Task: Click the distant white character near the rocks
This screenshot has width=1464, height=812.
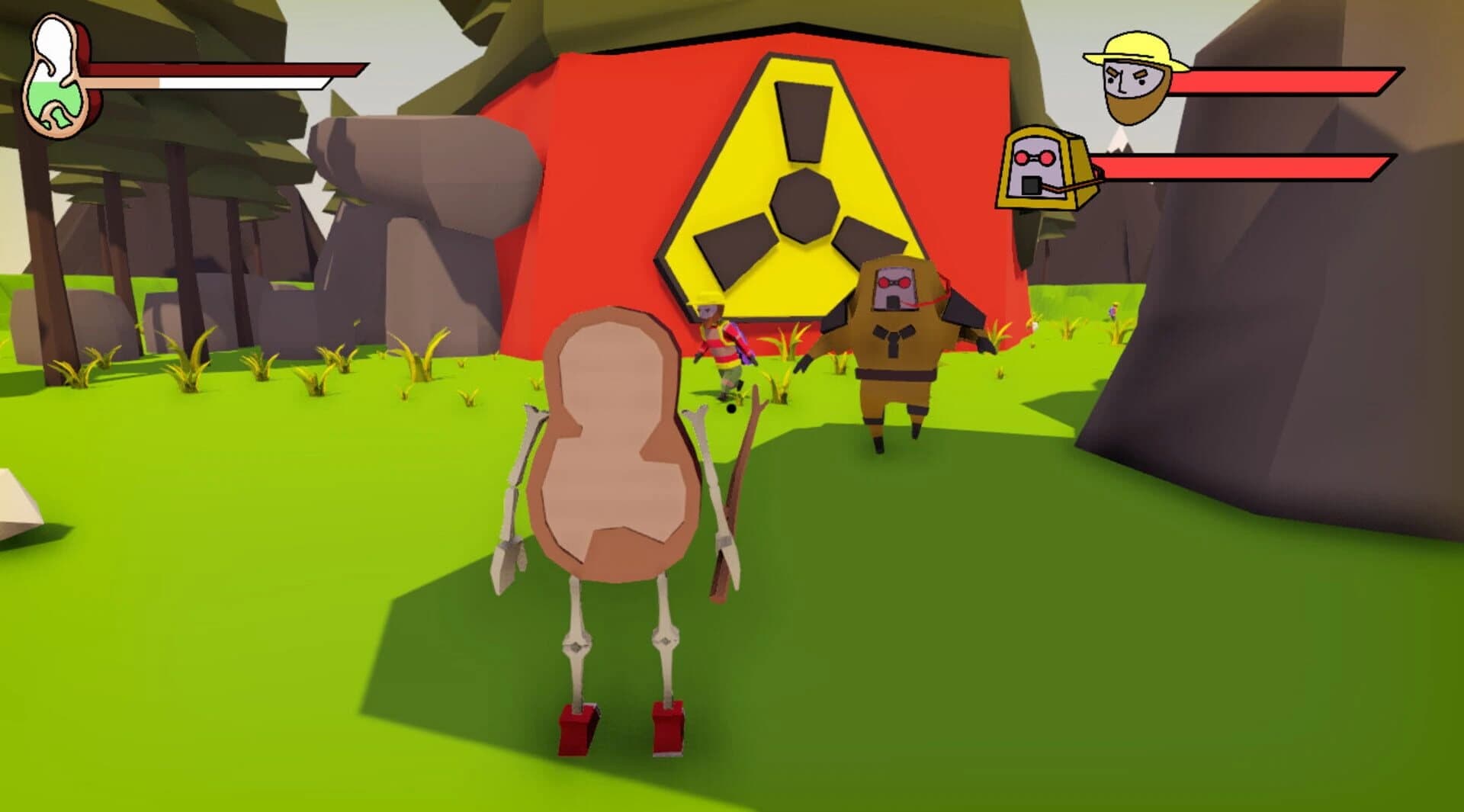Action: point(1112,309)
